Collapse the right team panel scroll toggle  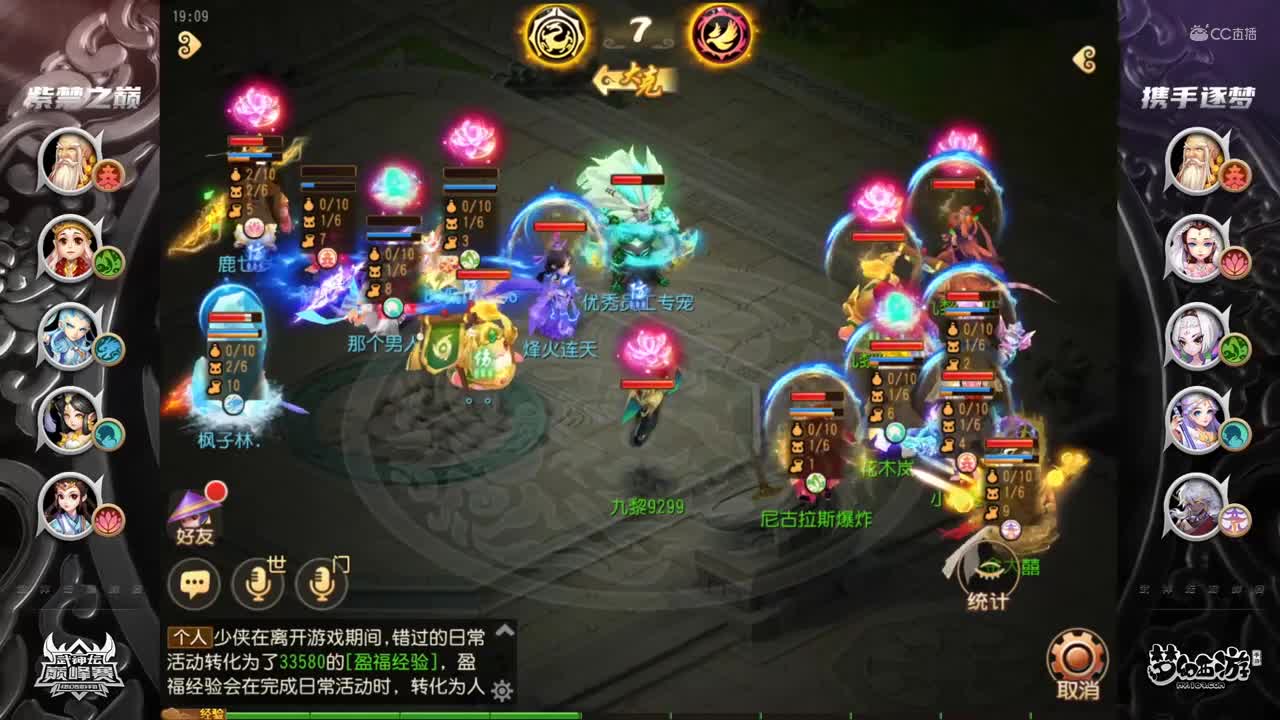1082,58
